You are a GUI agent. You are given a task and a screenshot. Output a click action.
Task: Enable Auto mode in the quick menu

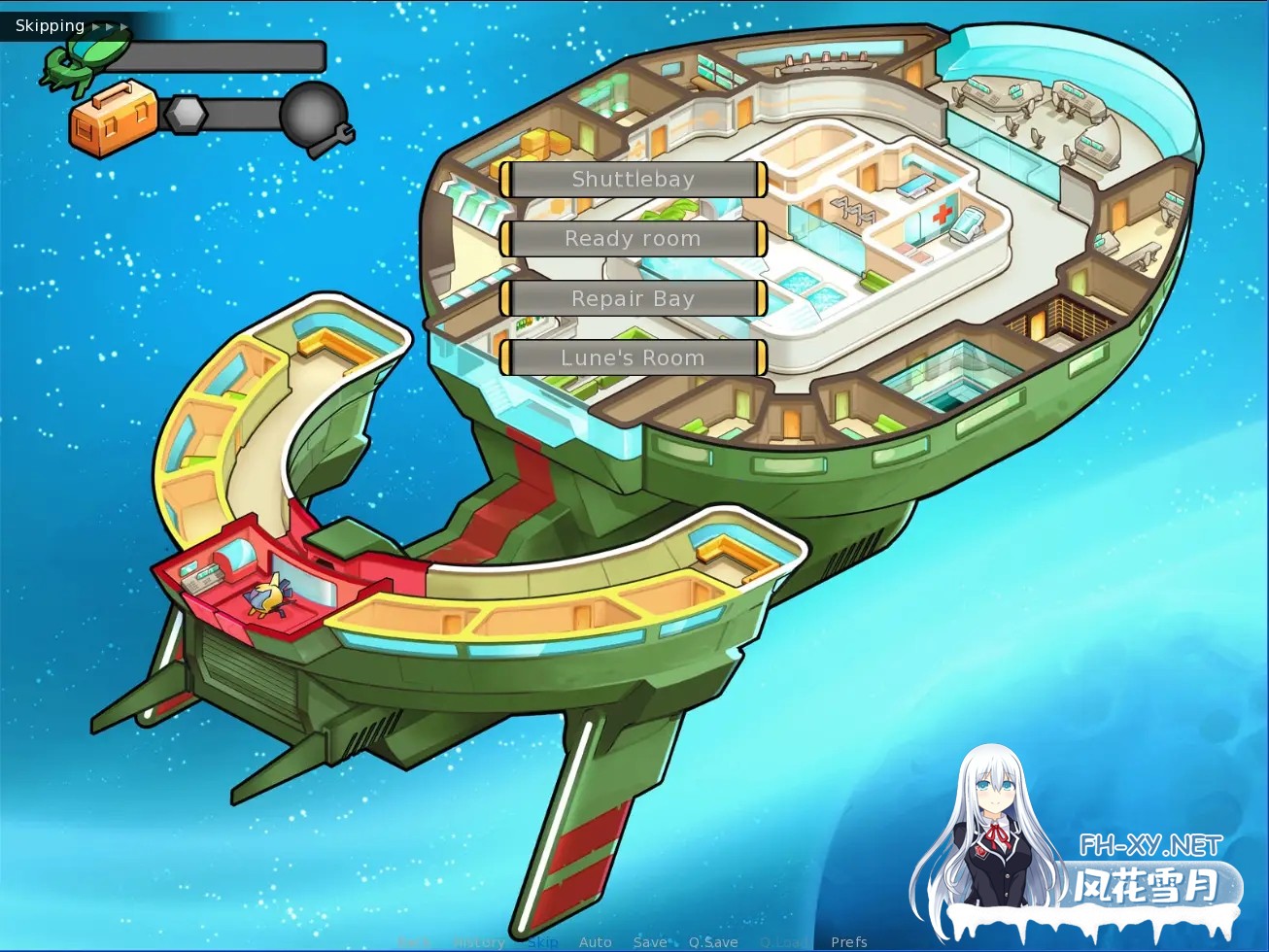[595, 940]
